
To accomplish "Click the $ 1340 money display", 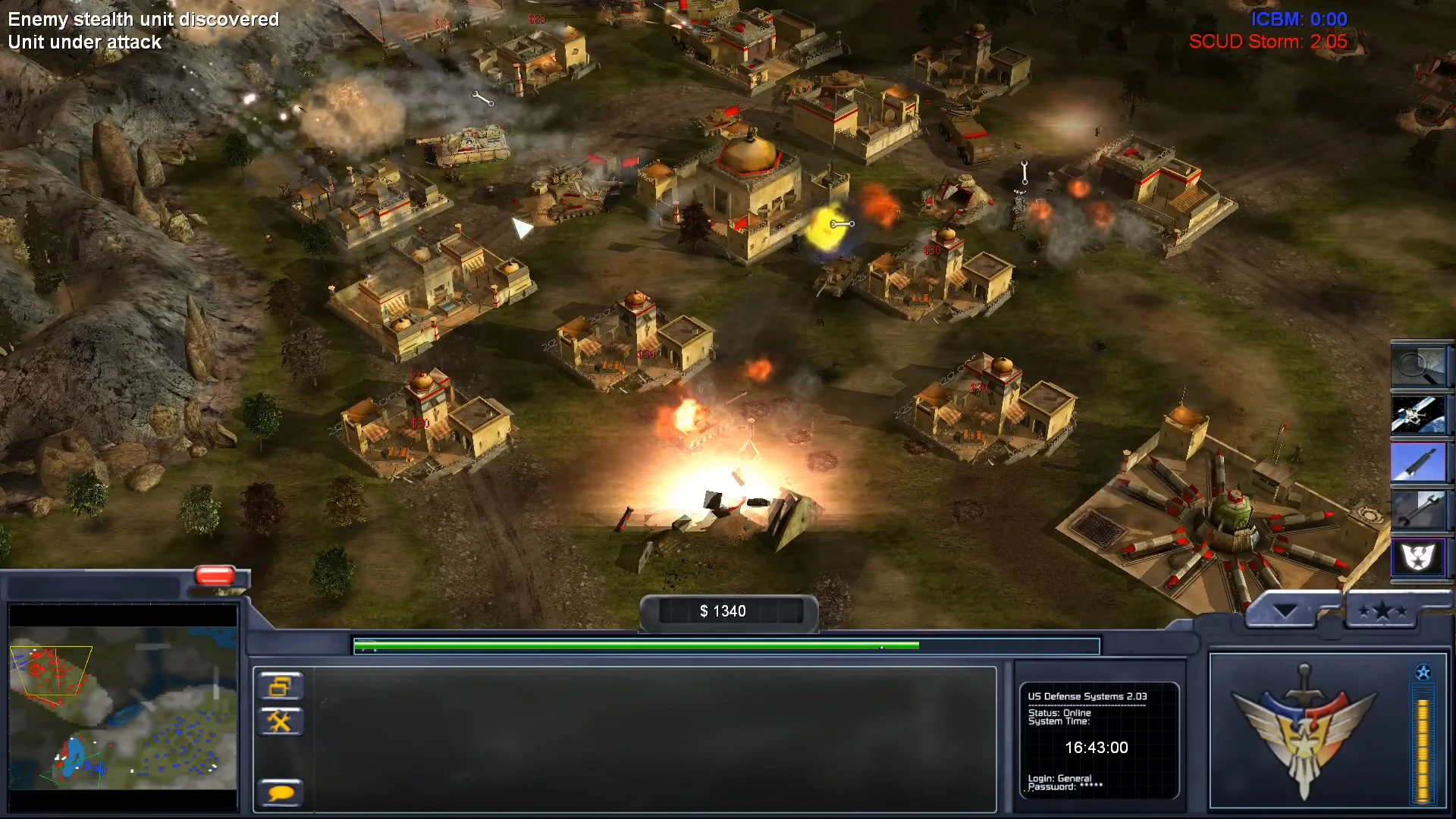I will 724,610.
